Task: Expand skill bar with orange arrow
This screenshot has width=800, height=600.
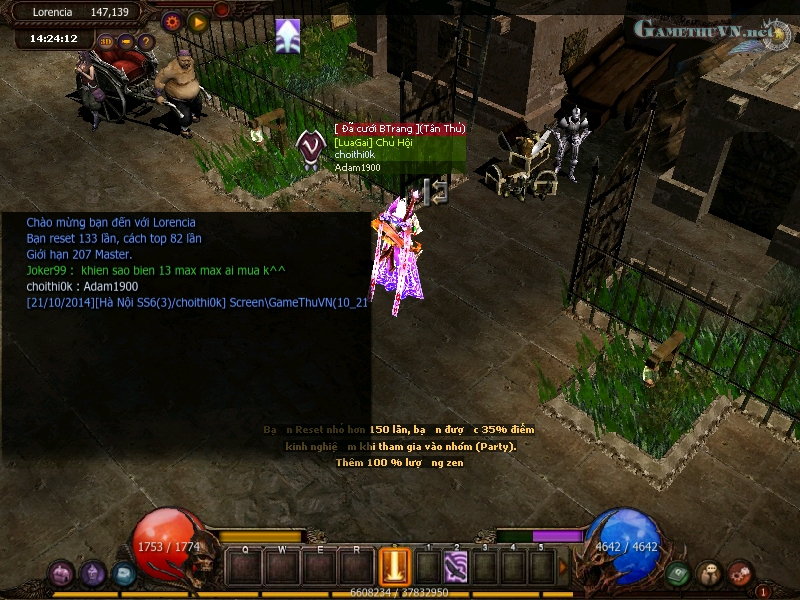Action: (563, 567)
